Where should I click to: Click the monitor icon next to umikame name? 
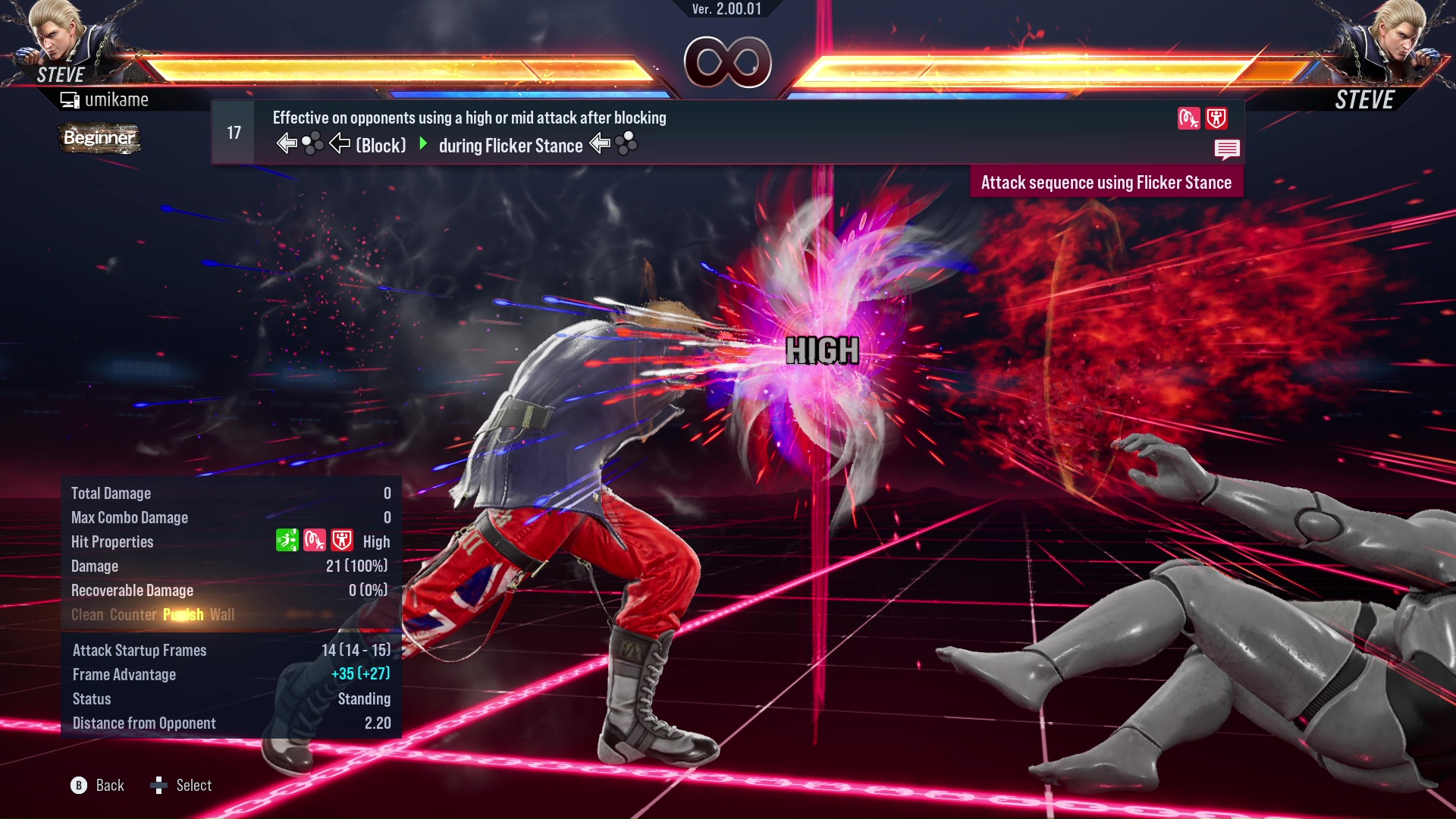(71, 99)
